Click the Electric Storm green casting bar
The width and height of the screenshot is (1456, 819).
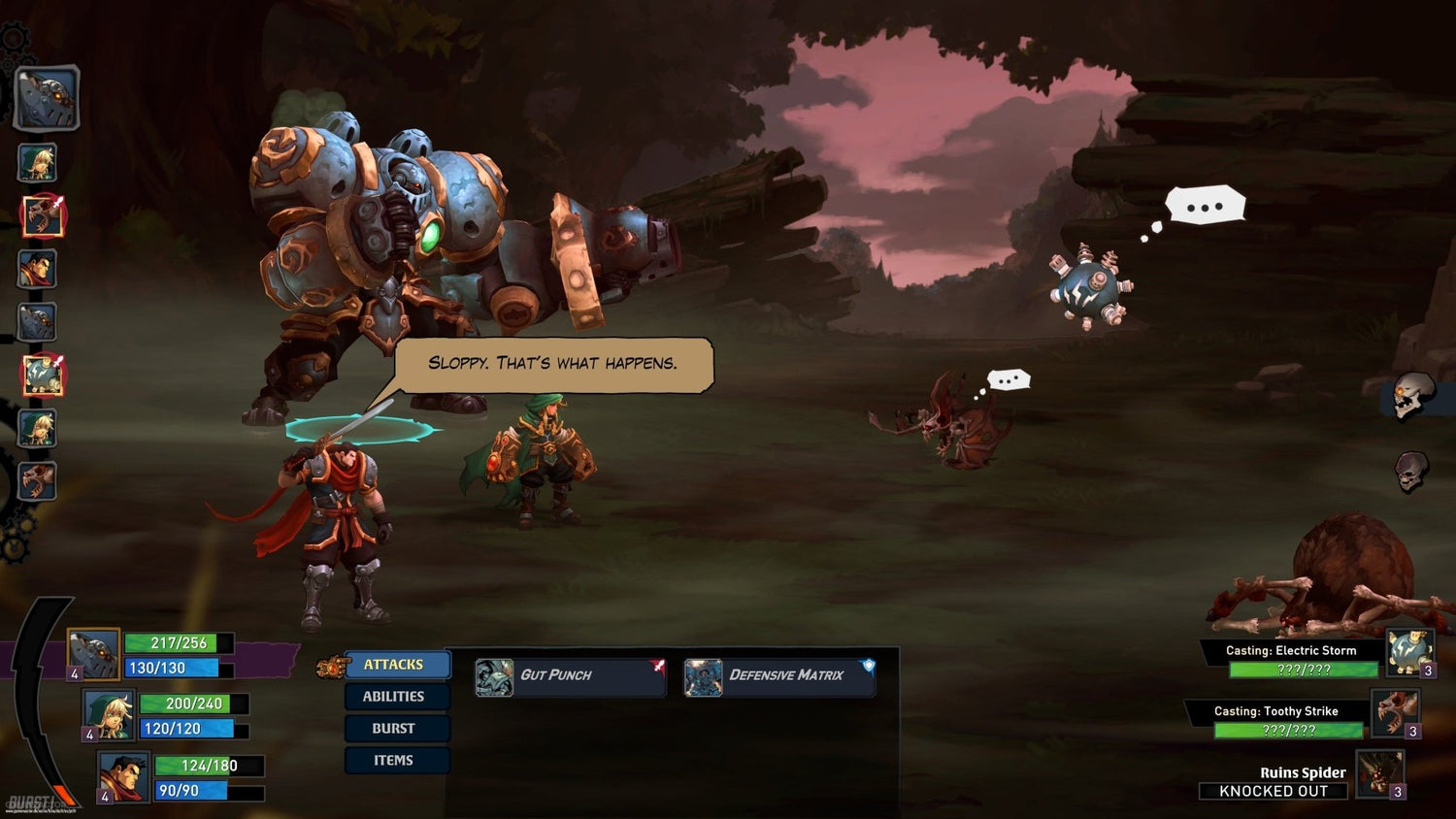(x=1303, y=671)
